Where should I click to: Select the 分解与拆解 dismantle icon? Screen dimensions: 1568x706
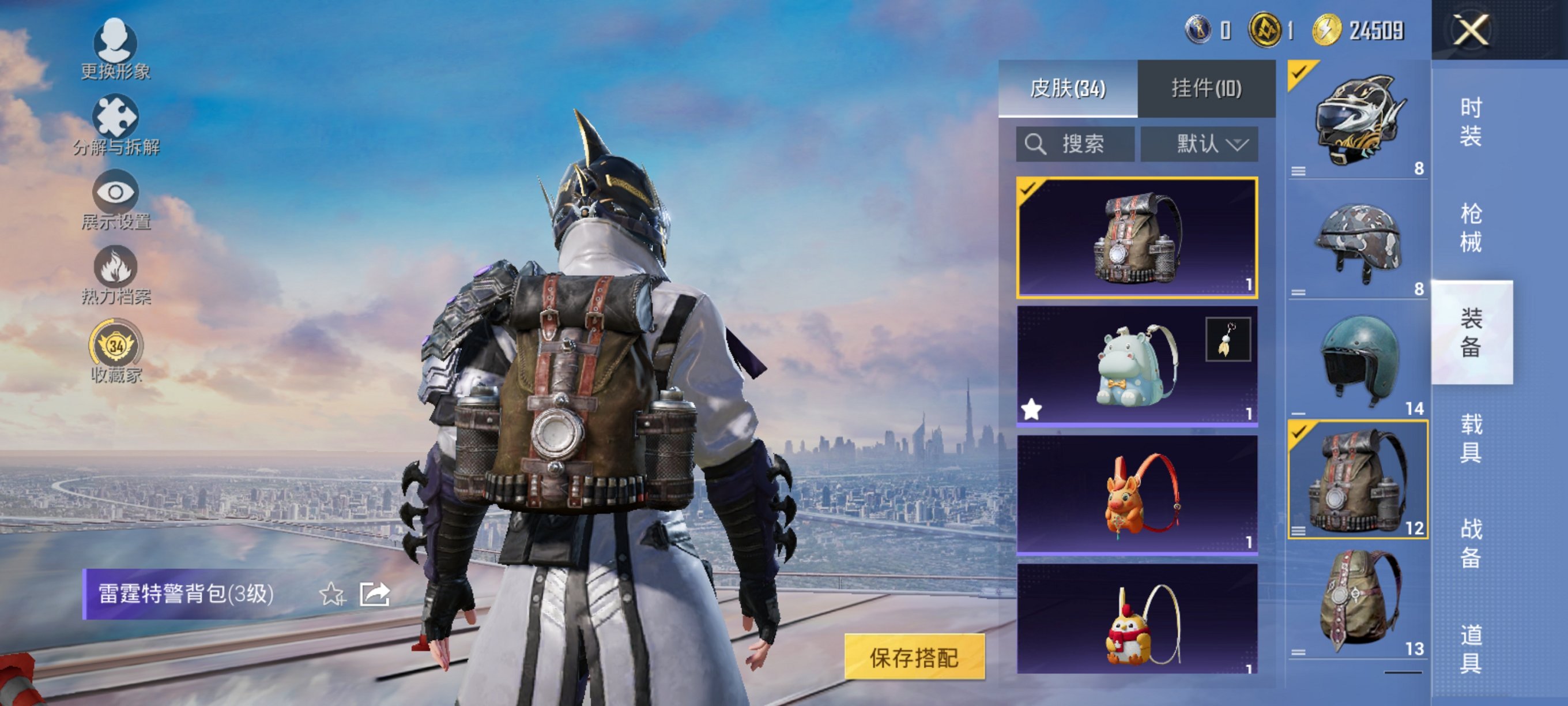(118, 119)
